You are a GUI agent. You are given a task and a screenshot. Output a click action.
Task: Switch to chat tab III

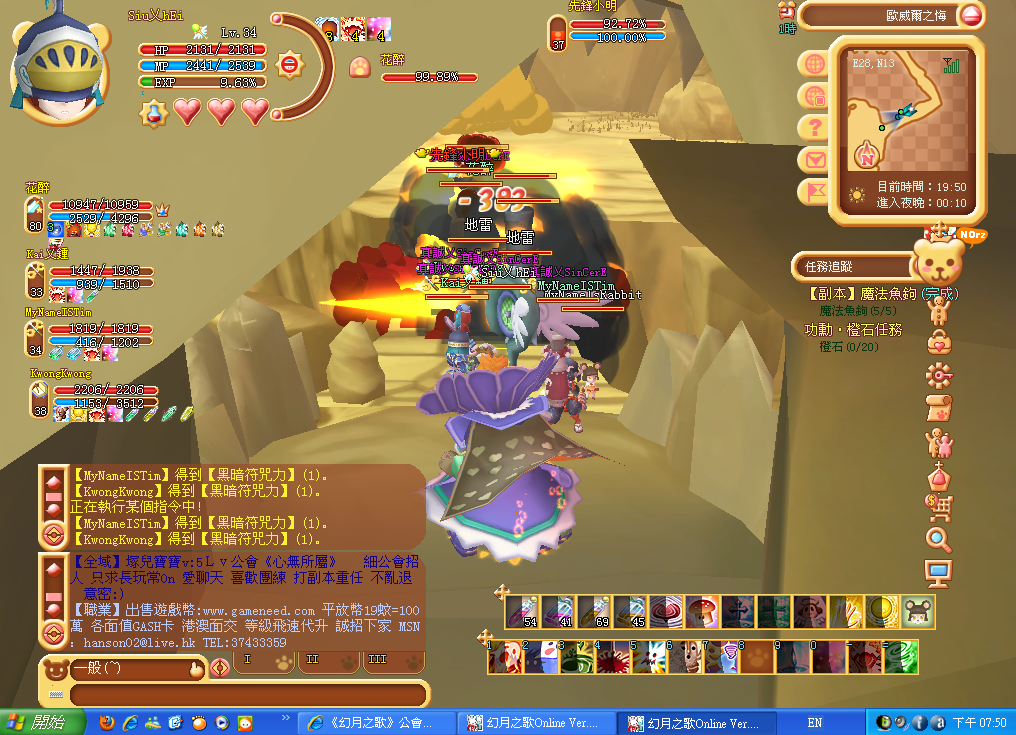click(x=376, y=662)
